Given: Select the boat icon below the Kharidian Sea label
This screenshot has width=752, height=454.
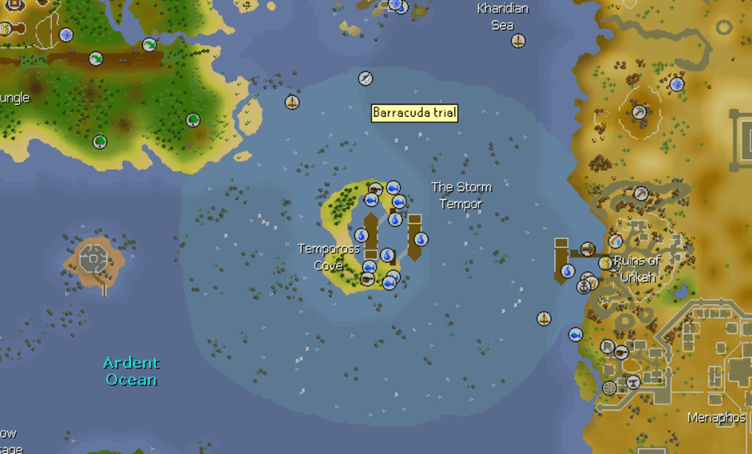Looking at the screenshot, I should point(518,41).
